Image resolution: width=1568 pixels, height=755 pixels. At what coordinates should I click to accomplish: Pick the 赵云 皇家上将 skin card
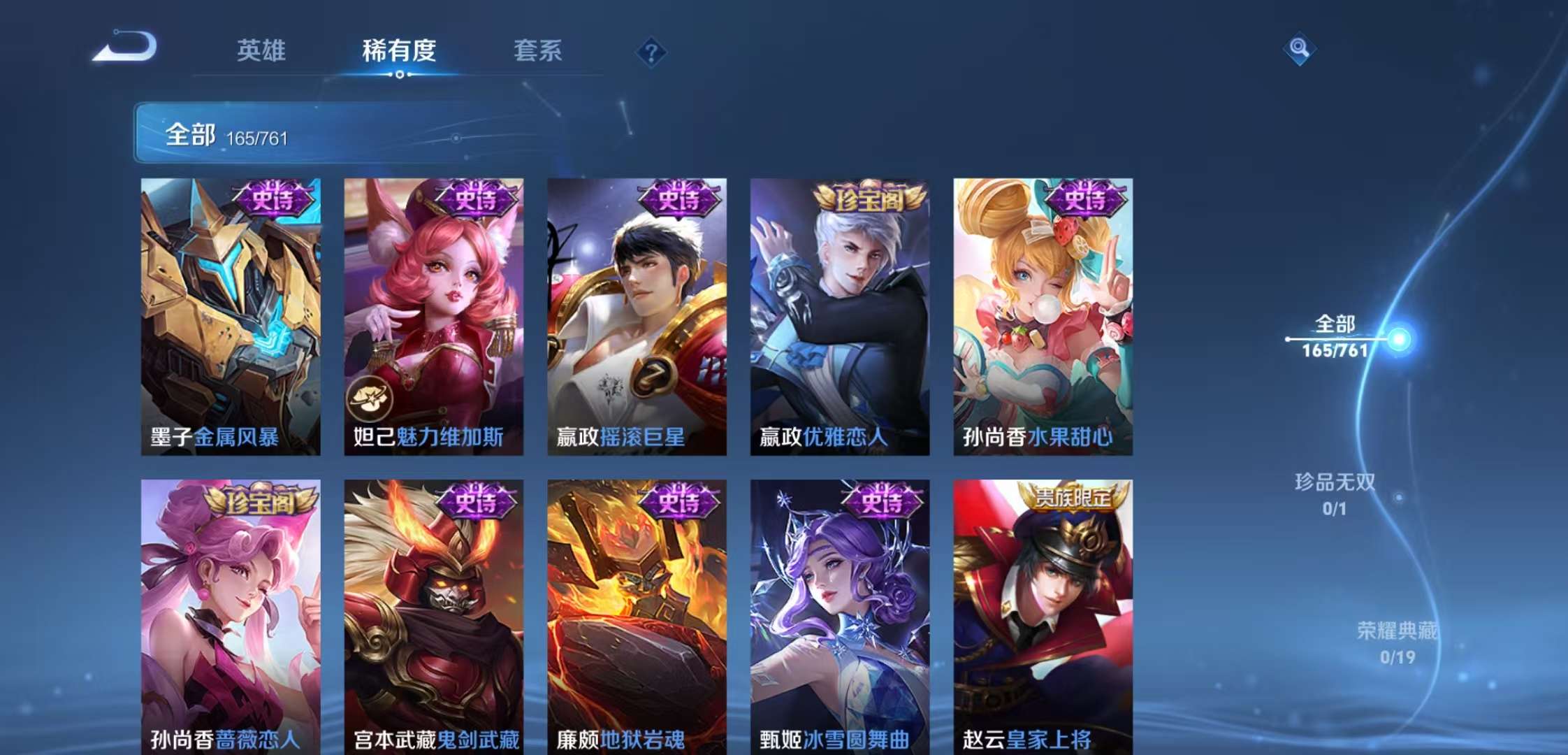tap(1043, 617)
